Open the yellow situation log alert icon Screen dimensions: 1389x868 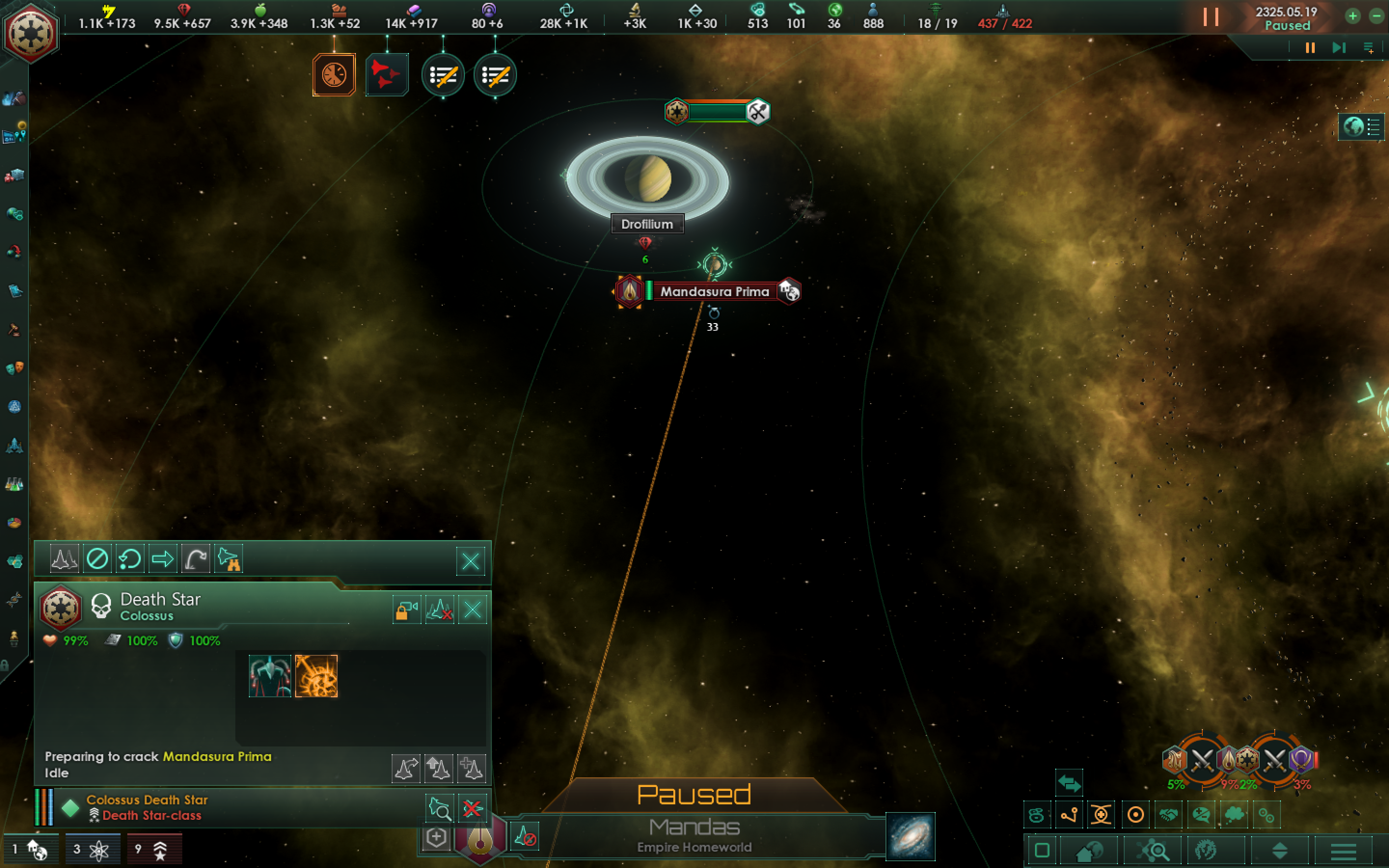pyautogui.click(x=443, y=75)
